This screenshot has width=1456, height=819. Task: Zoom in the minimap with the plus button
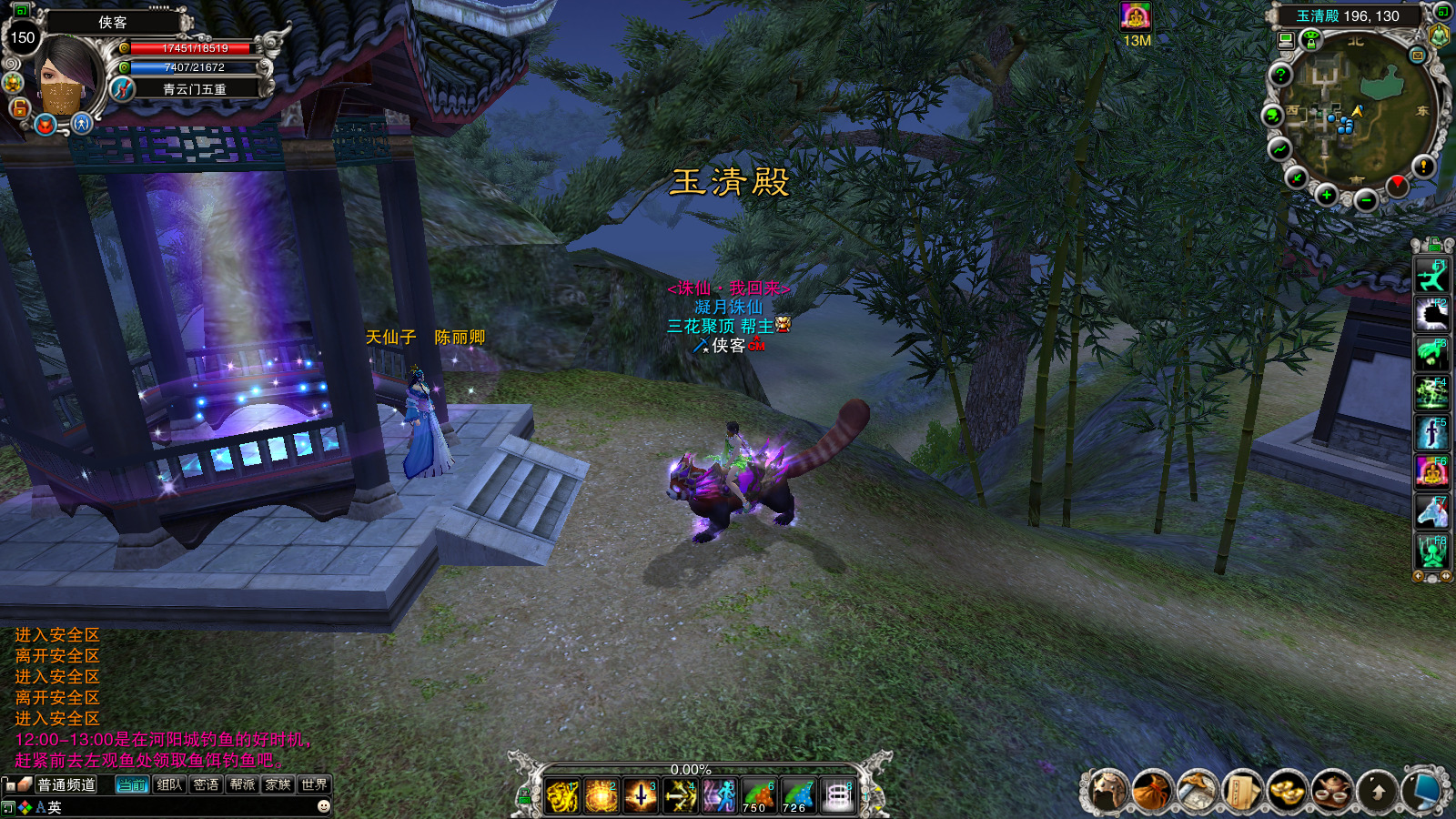[x=1327, y=195]
